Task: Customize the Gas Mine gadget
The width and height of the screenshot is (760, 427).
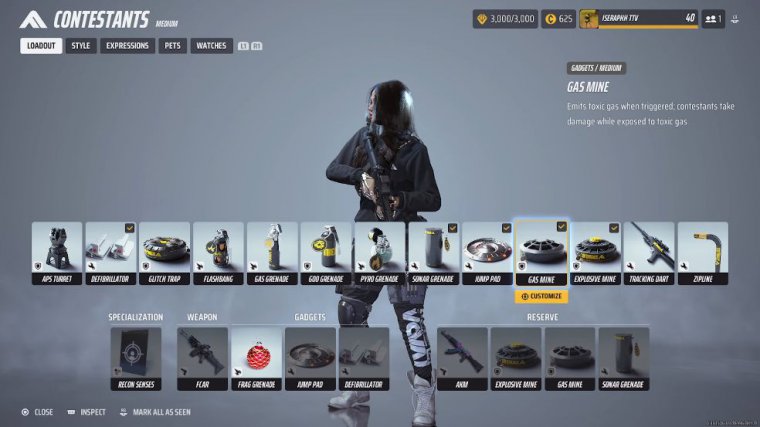Action: click(x=542, y=296)
